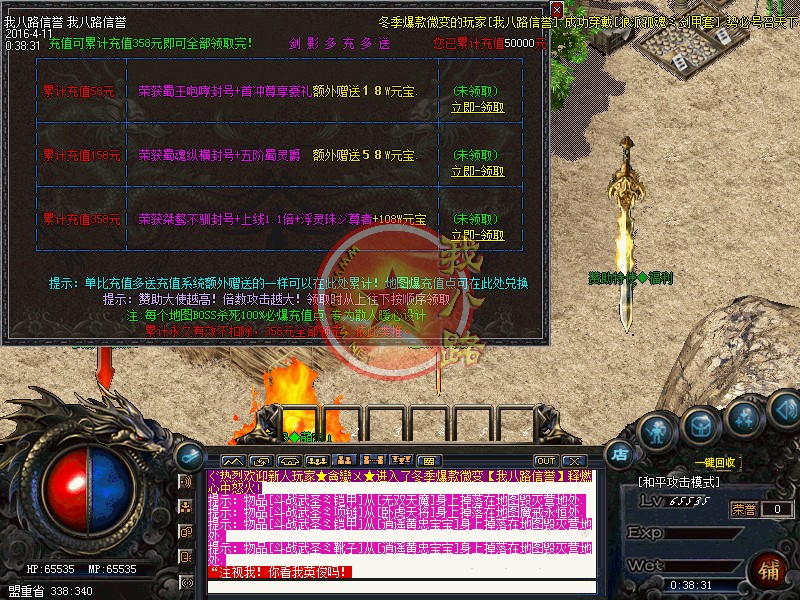Screen dimensions: 800x600
Task: Open the blue character figure icon
Action: (x=655, y=432)
